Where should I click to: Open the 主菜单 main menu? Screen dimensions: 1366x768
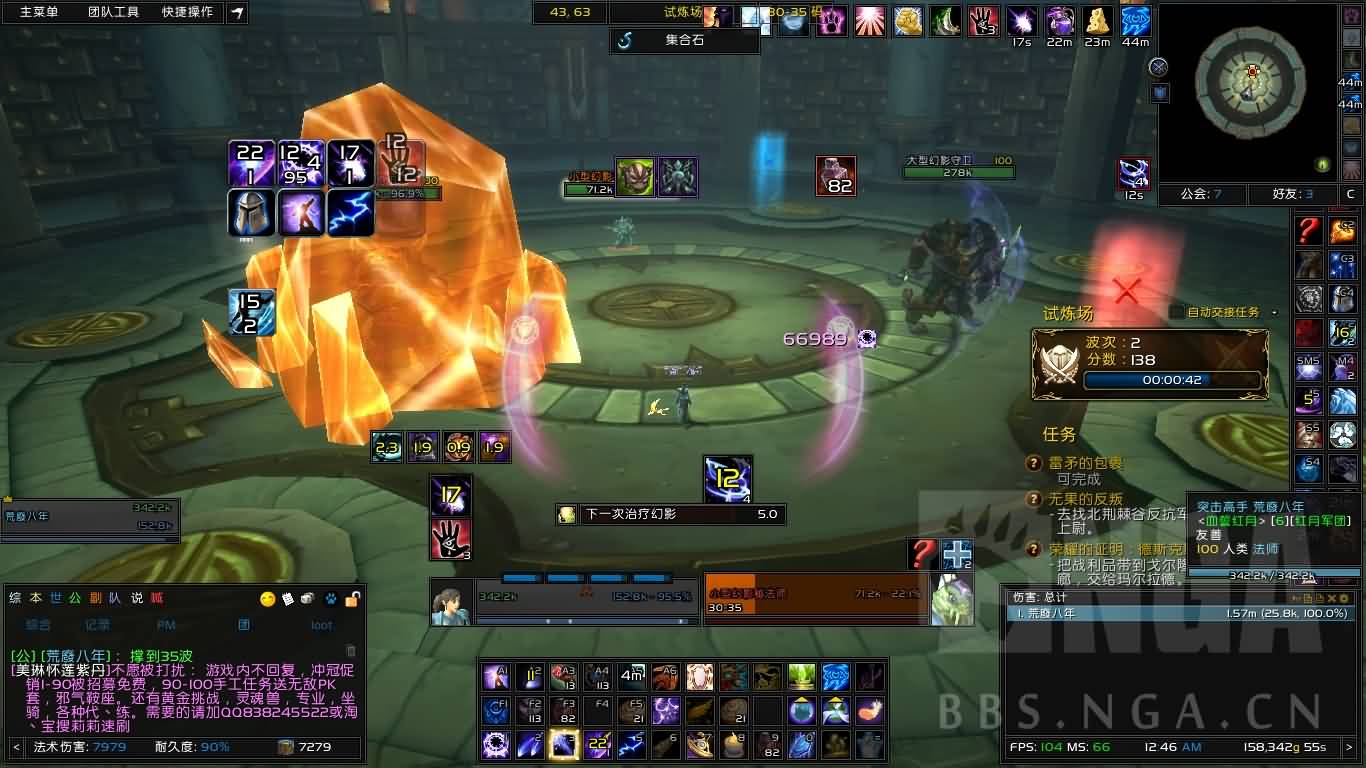pos(39,12)
